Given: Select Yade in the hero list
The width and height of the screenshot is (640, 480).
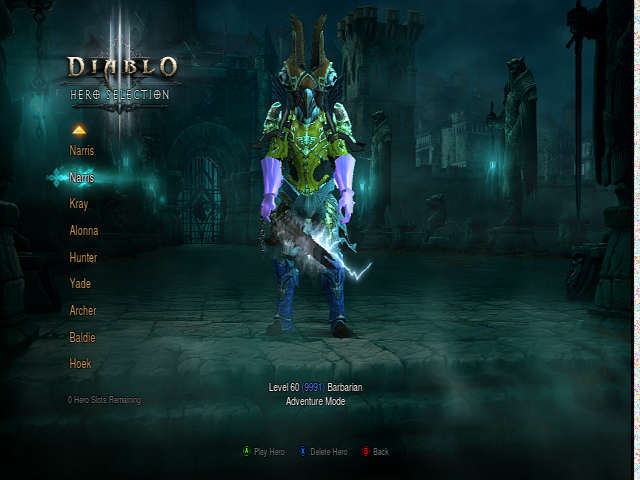Looking at the screenshot, I should pyautogui.click(x=80, y=284).
